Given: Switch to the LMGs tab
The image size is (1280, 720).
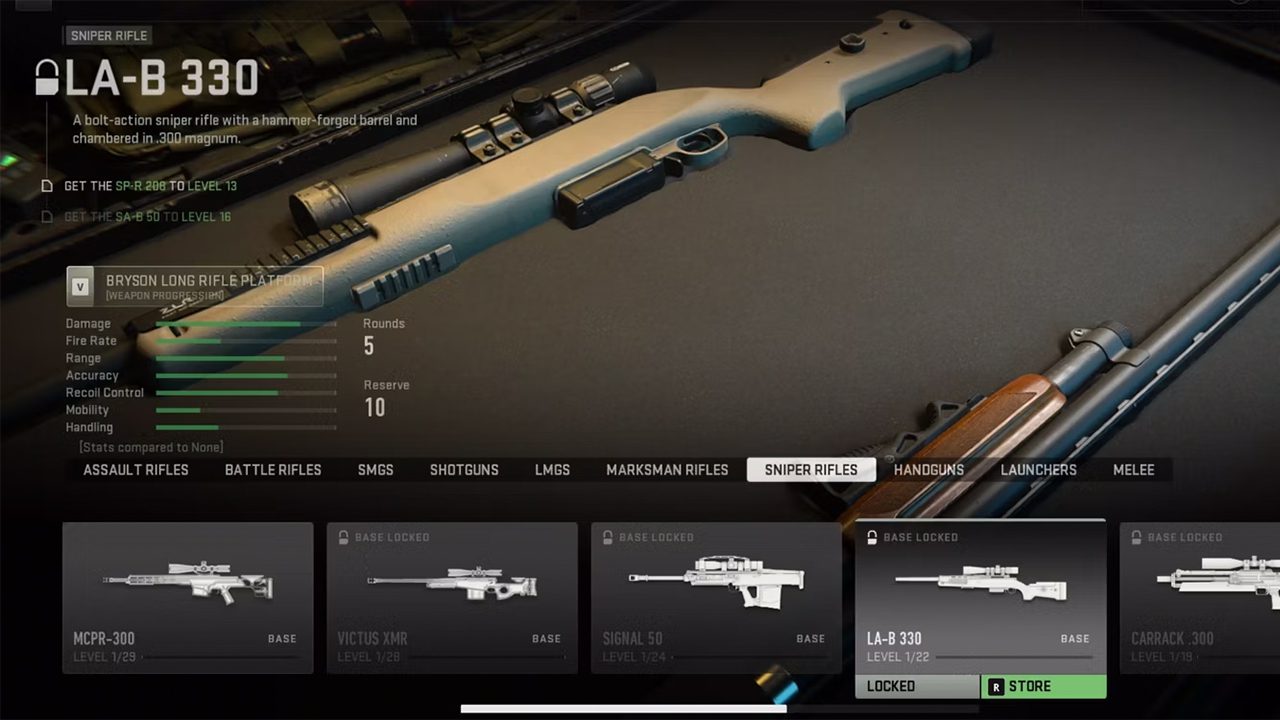Looking at the screenshot, I should pos(552,470).
